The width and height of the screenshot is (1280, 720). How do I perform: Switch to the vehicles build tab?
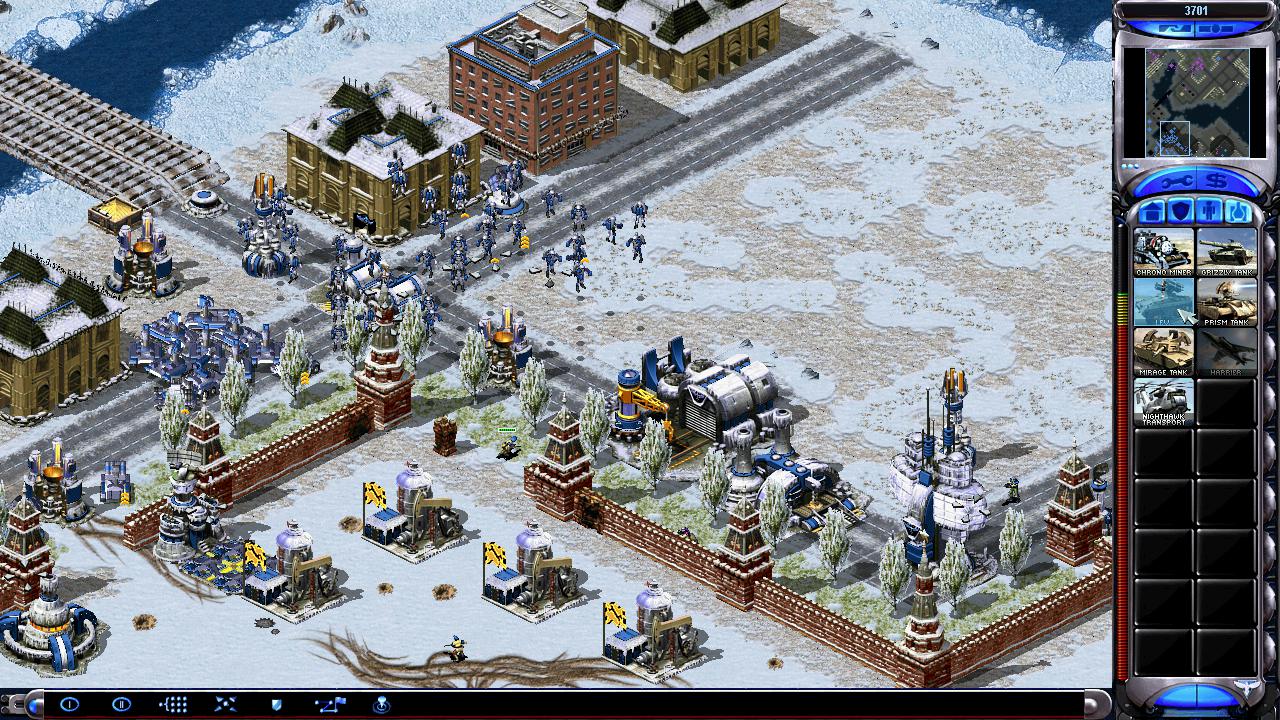1238,212
